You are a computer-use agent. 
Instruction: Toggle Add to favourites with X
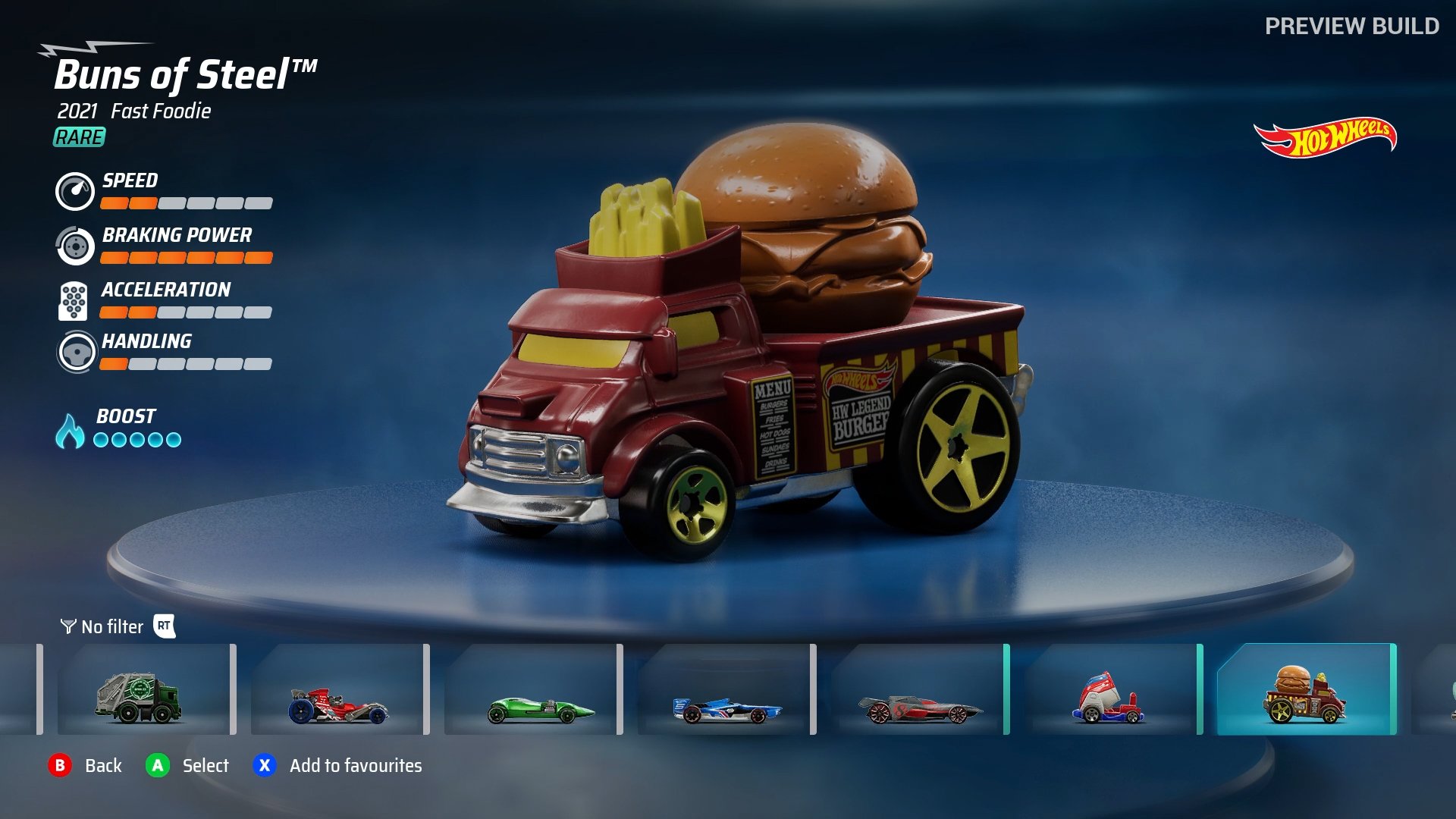click(264, 766)
